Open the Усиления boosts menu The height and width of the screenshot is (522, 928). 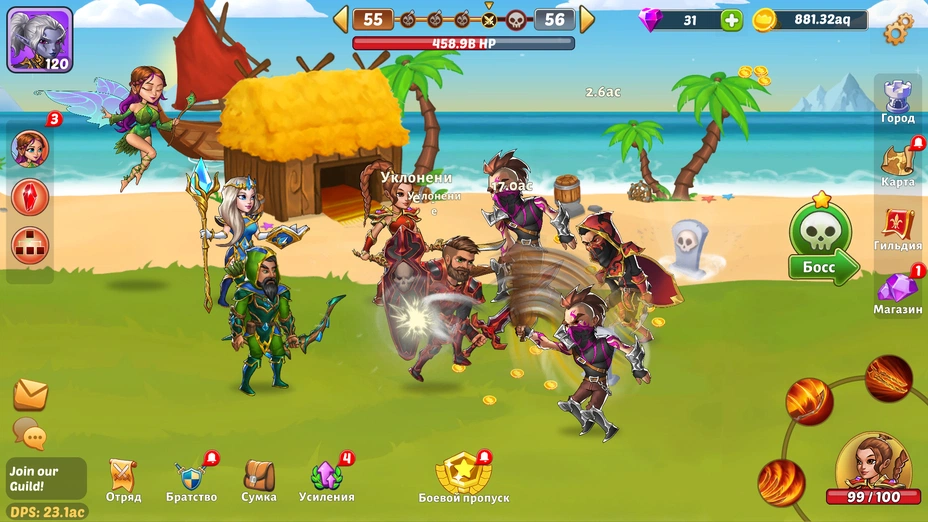327,479
